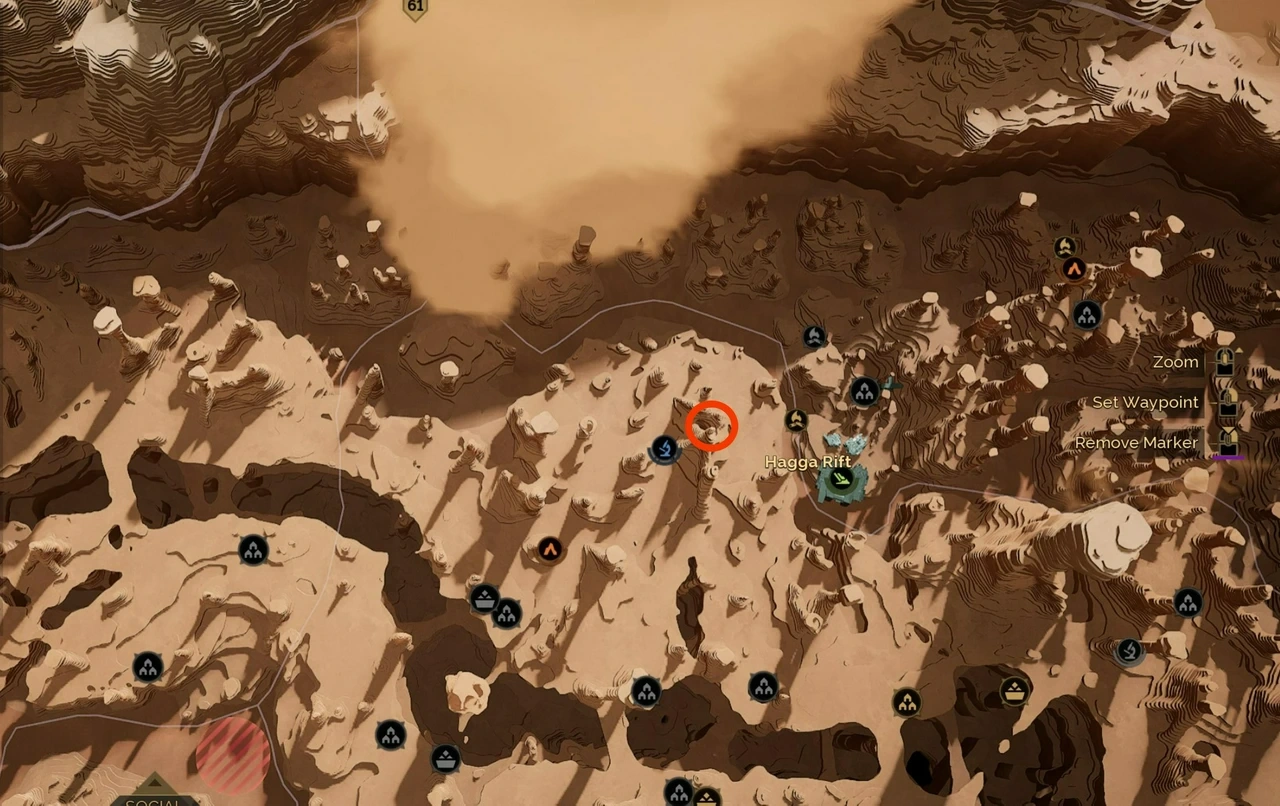Viewport: 1280px width, 806px height.
Task: Click the orange shelter icon in the map center
Action: pyautogui.click(x=548, y=549)
